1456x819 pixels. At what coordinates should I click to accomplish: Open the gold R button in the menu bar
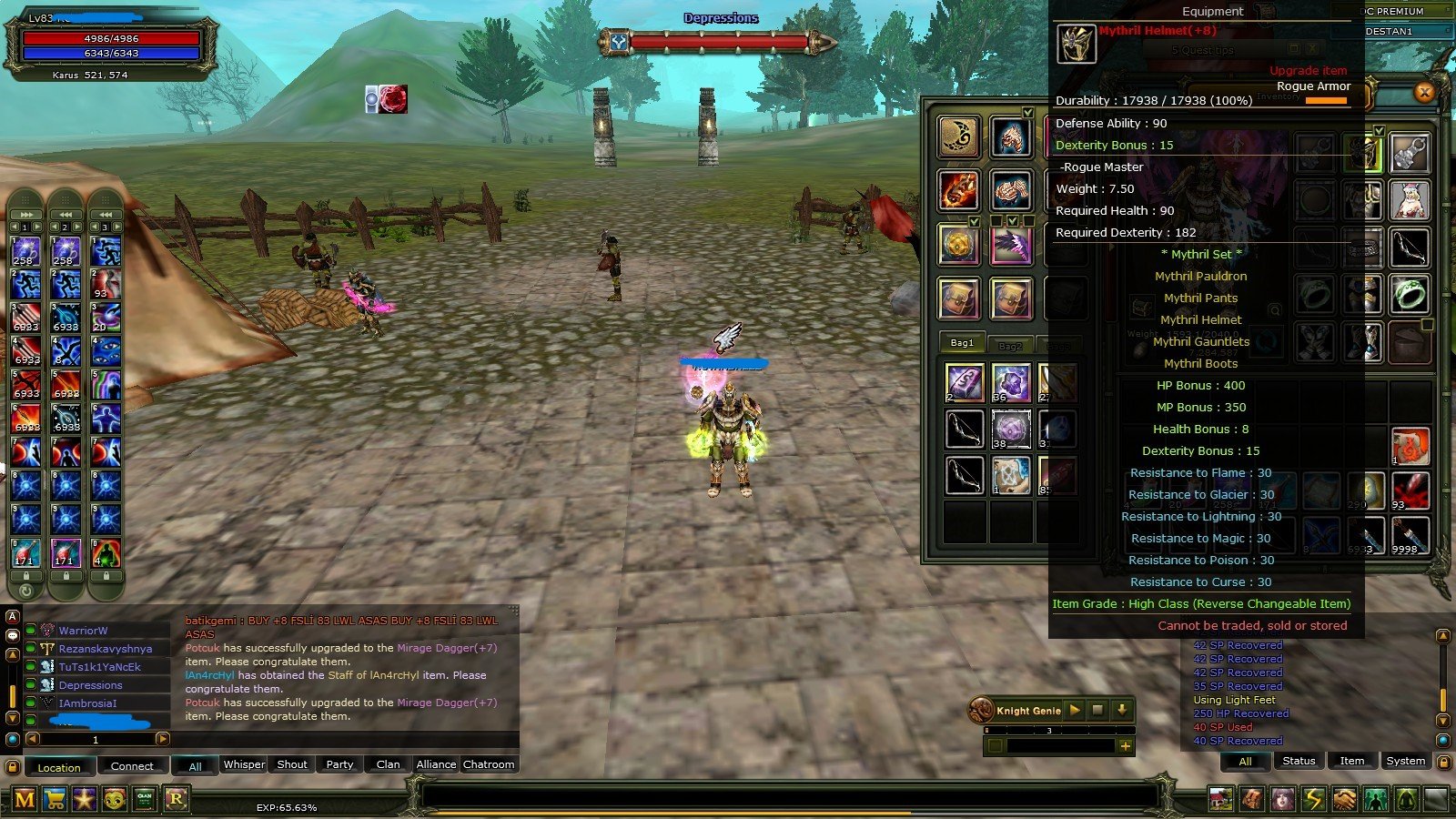[176, 800]
